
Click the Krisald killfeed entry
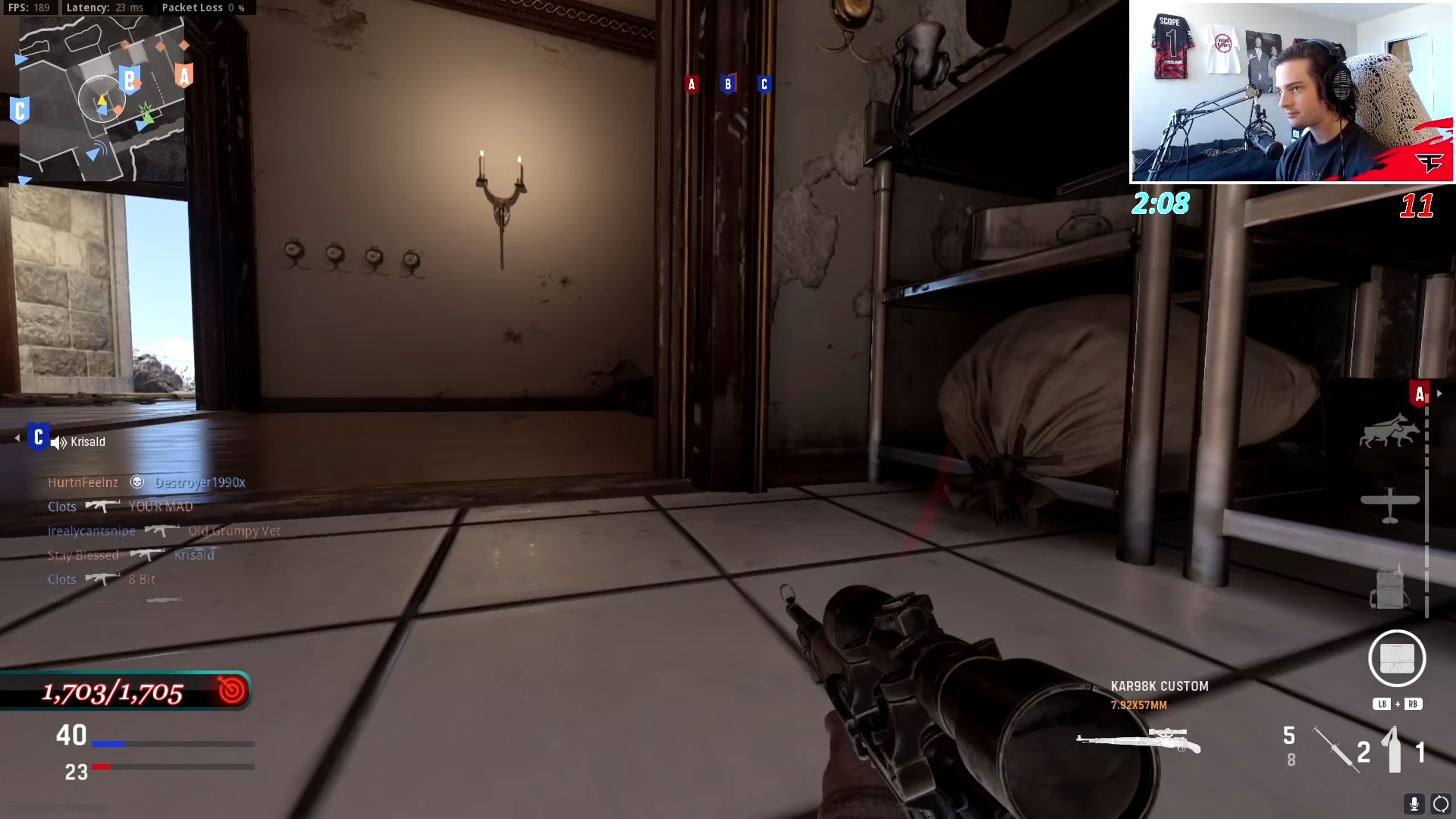193,555
